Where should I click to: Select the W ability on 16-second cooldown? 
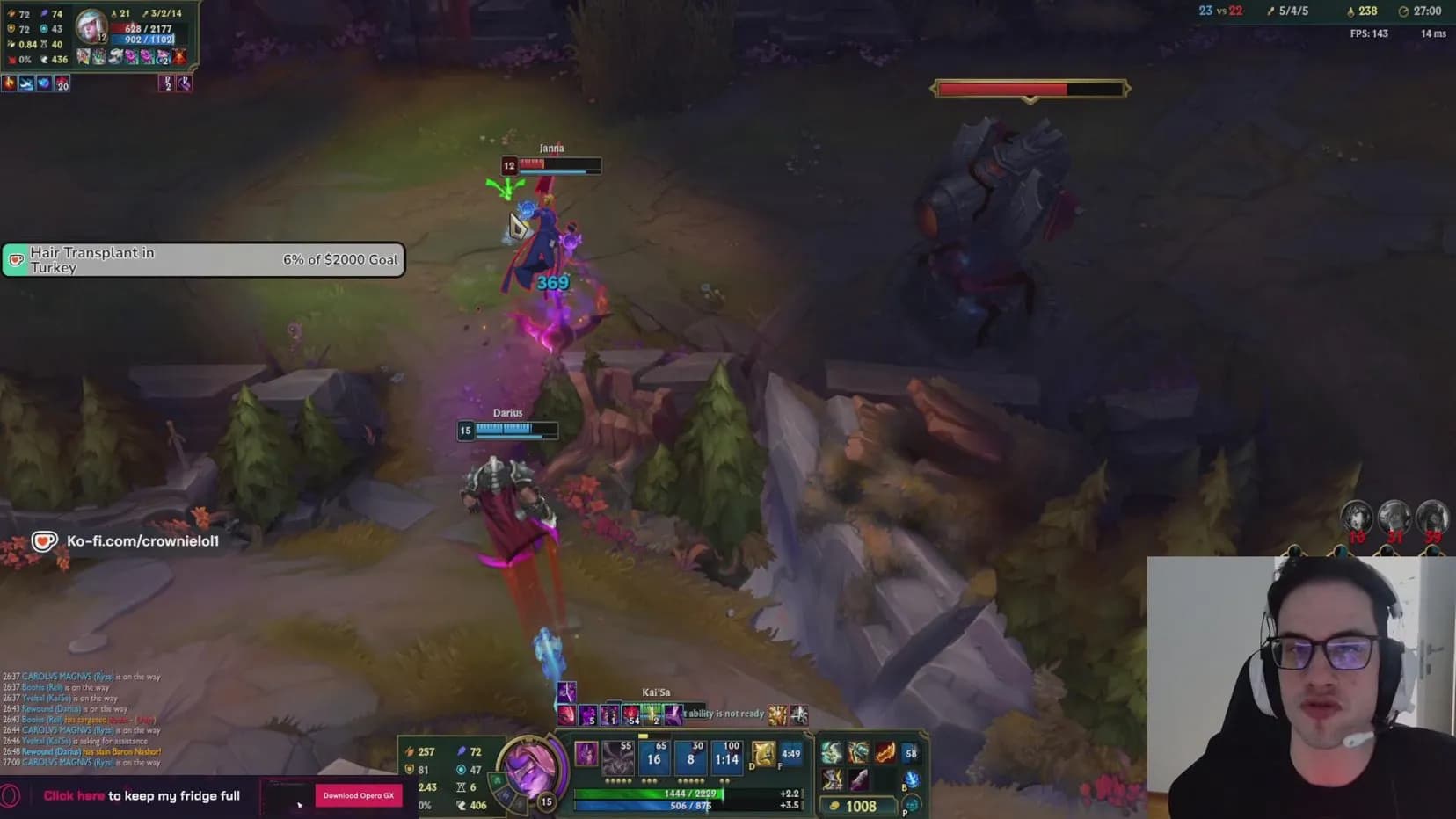pyautogui.click(x=654, y=757)
